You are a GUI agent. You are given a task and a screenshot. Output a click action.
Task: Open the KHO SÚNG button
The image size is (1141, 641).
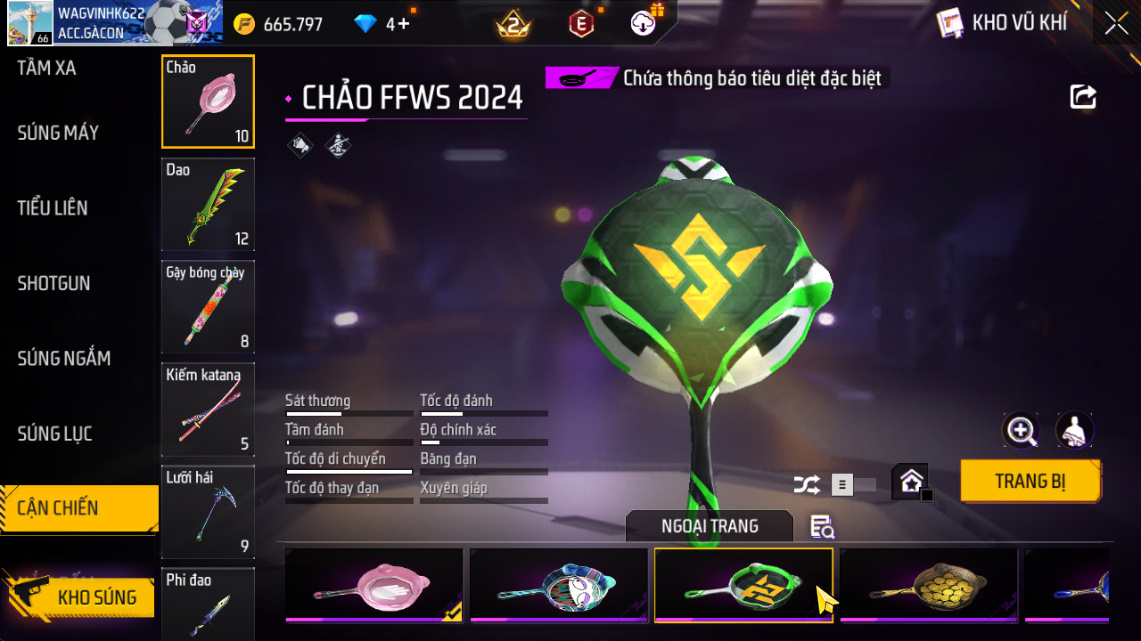[x=96, y=598]
